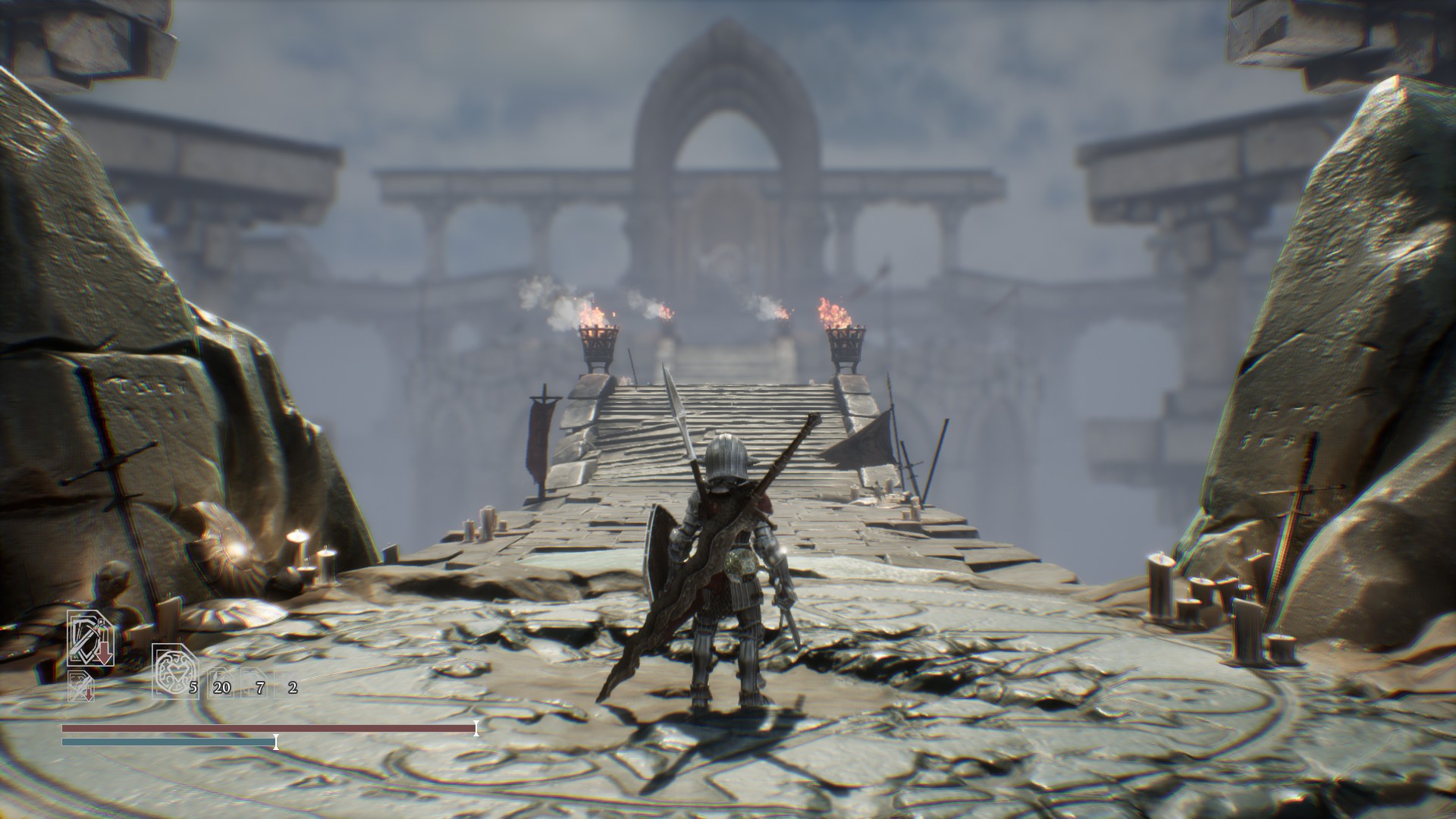
Task: Select the heart medallion item slot showing 5
Action: click(176, 674)
